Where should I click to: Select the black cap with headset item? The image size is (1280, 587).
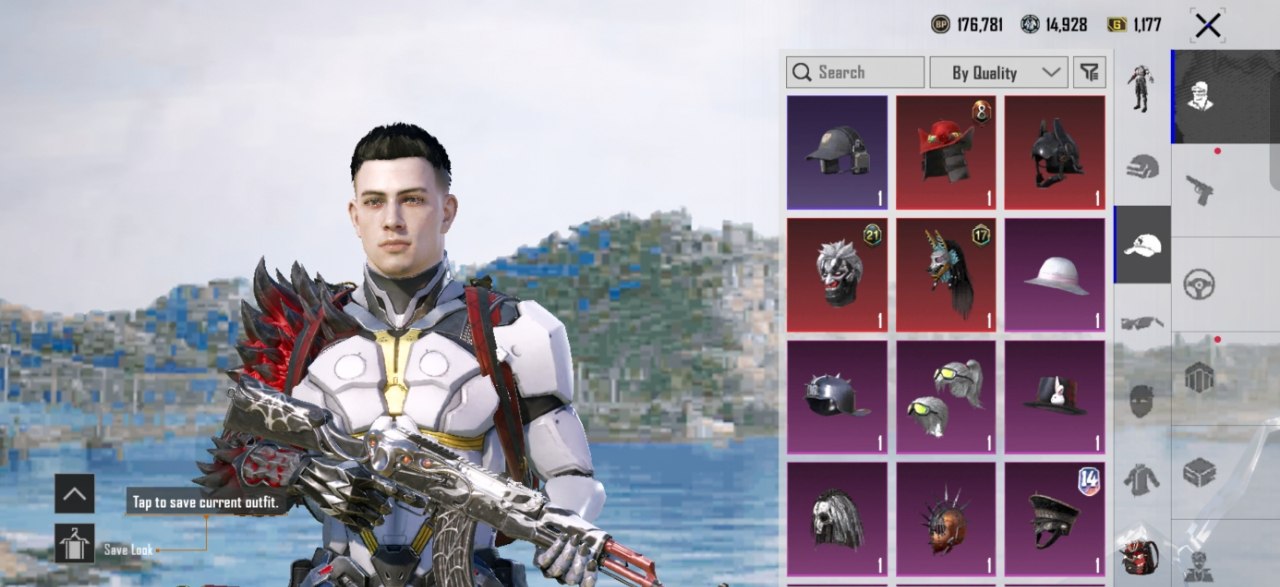click(837, 152)
